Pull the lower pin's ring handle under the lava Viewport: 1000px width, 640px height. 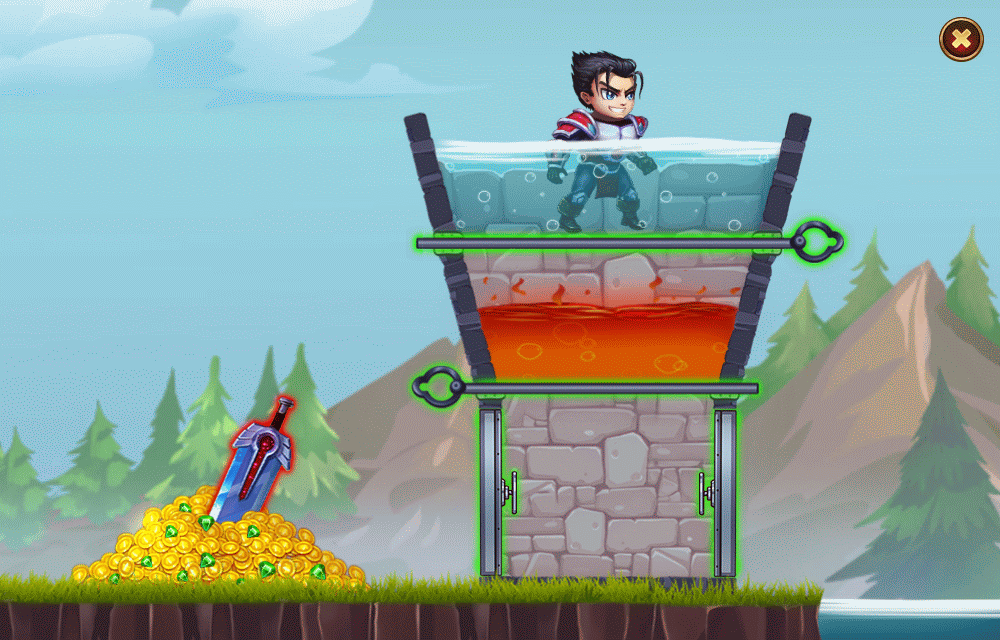pyautogui.click(x=437, y=383)
